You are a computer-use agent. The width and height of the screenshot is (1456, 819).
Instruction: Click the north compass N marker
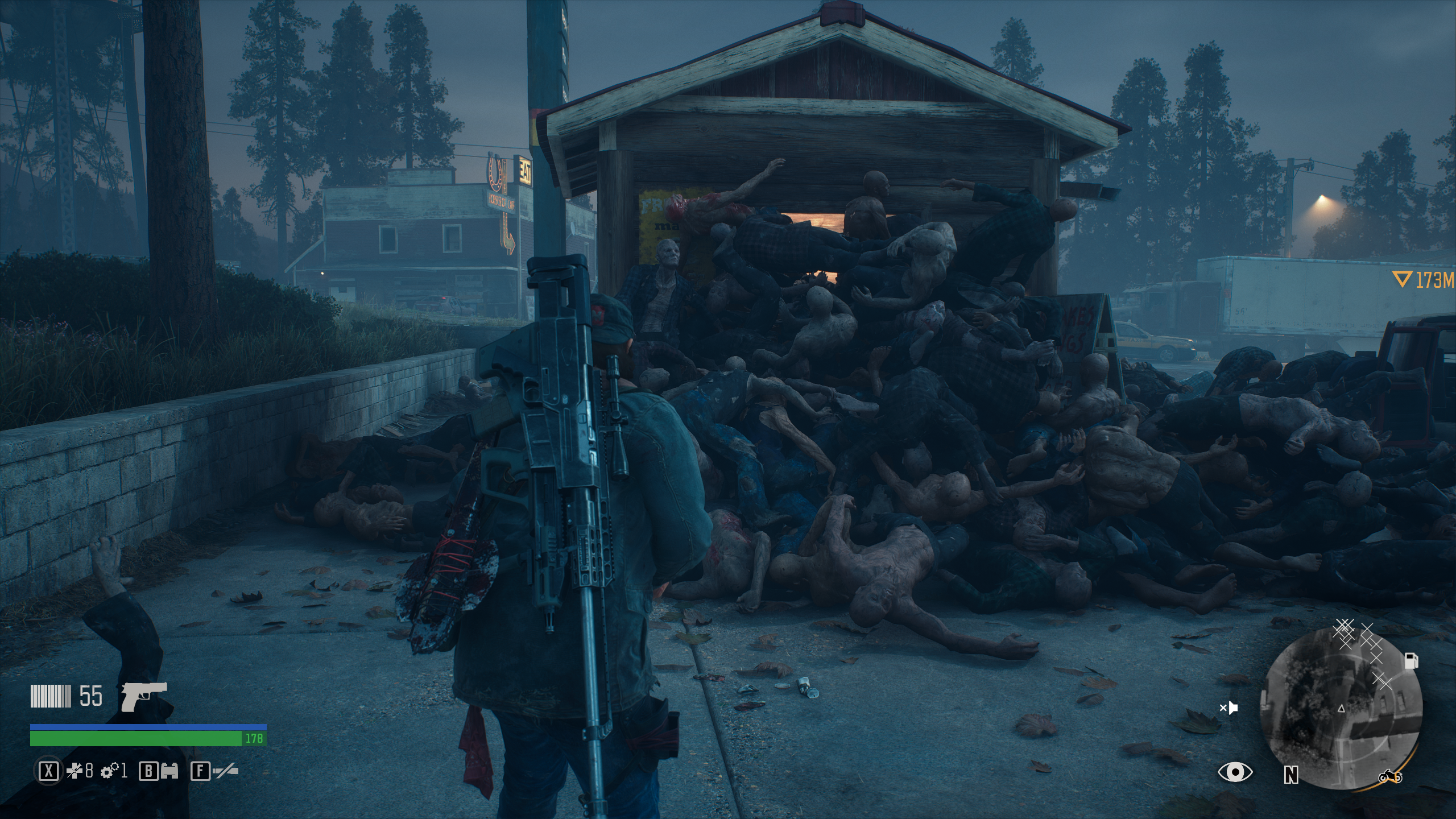[1290, 775]
